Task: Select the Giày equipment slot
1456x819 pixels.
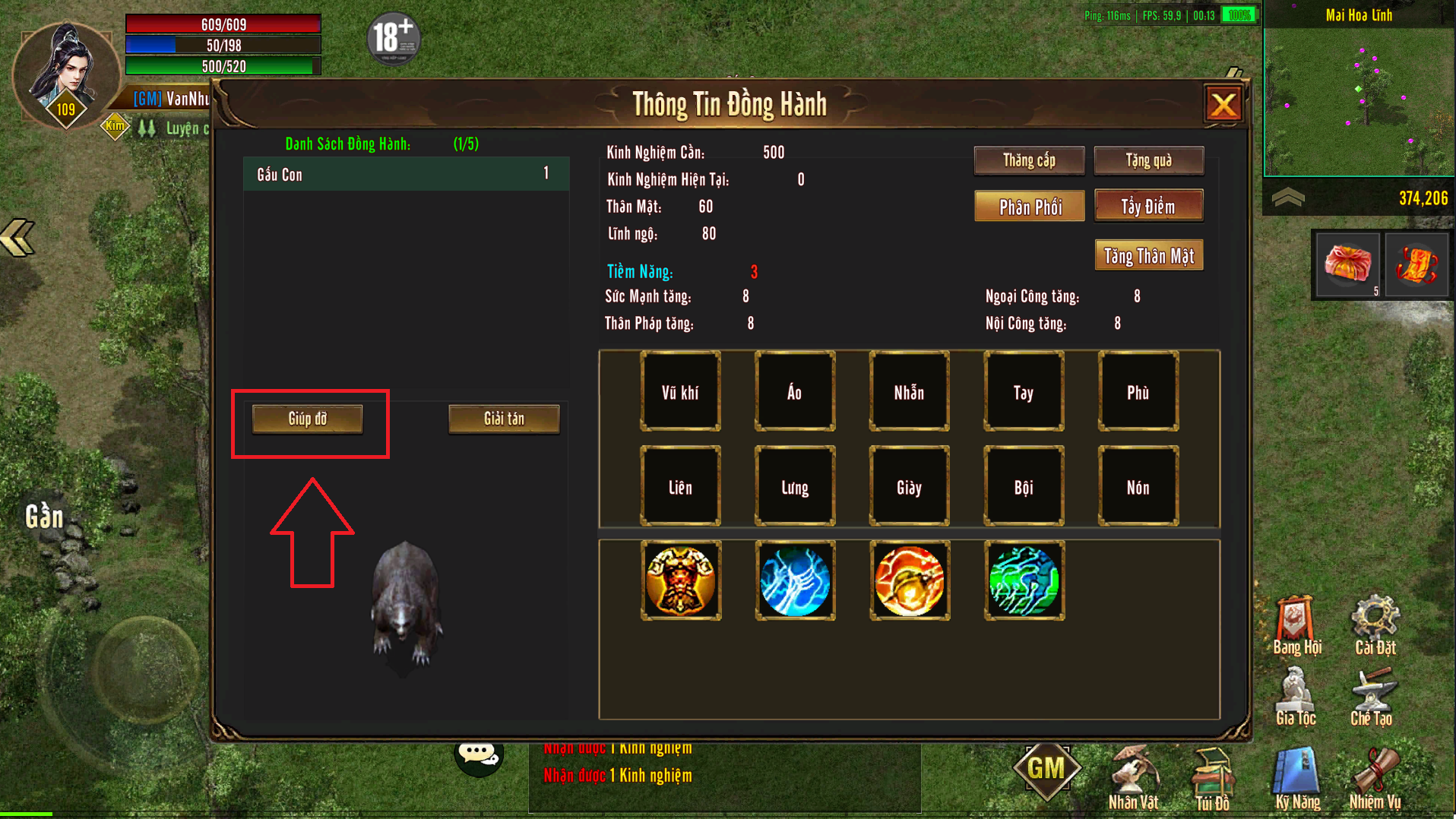Action: click(x=909, y=487)
